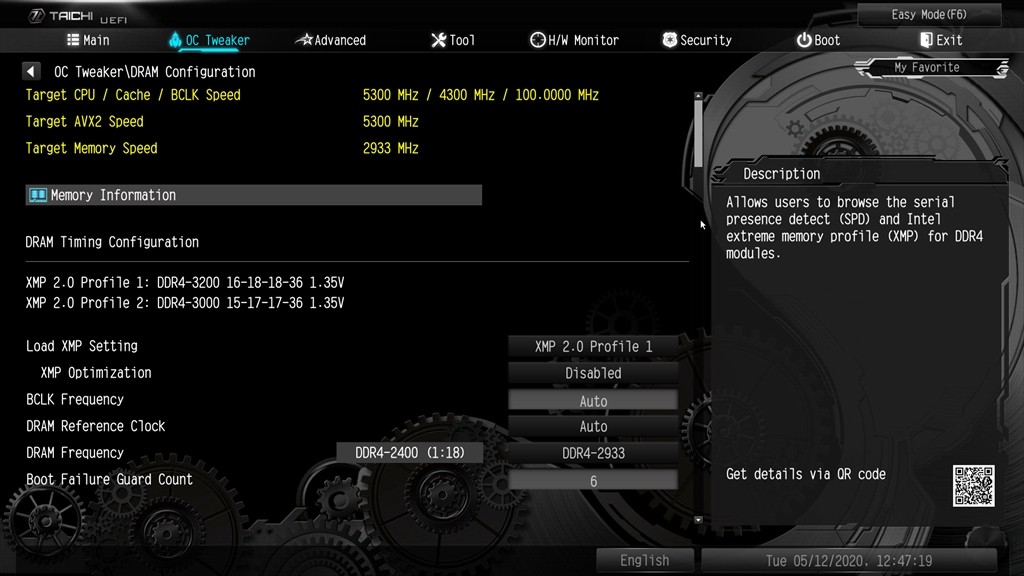Screen dimensions: 1024x576
Task: Set Boot Failure Guard Count value
Action: tap(593, 480)
